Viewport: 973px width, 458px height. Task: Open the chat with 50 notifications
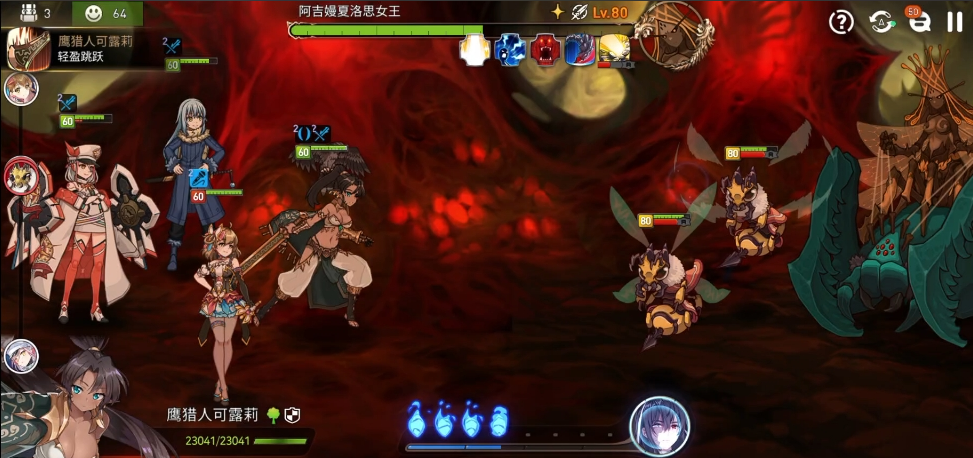(x=918, y=22)
